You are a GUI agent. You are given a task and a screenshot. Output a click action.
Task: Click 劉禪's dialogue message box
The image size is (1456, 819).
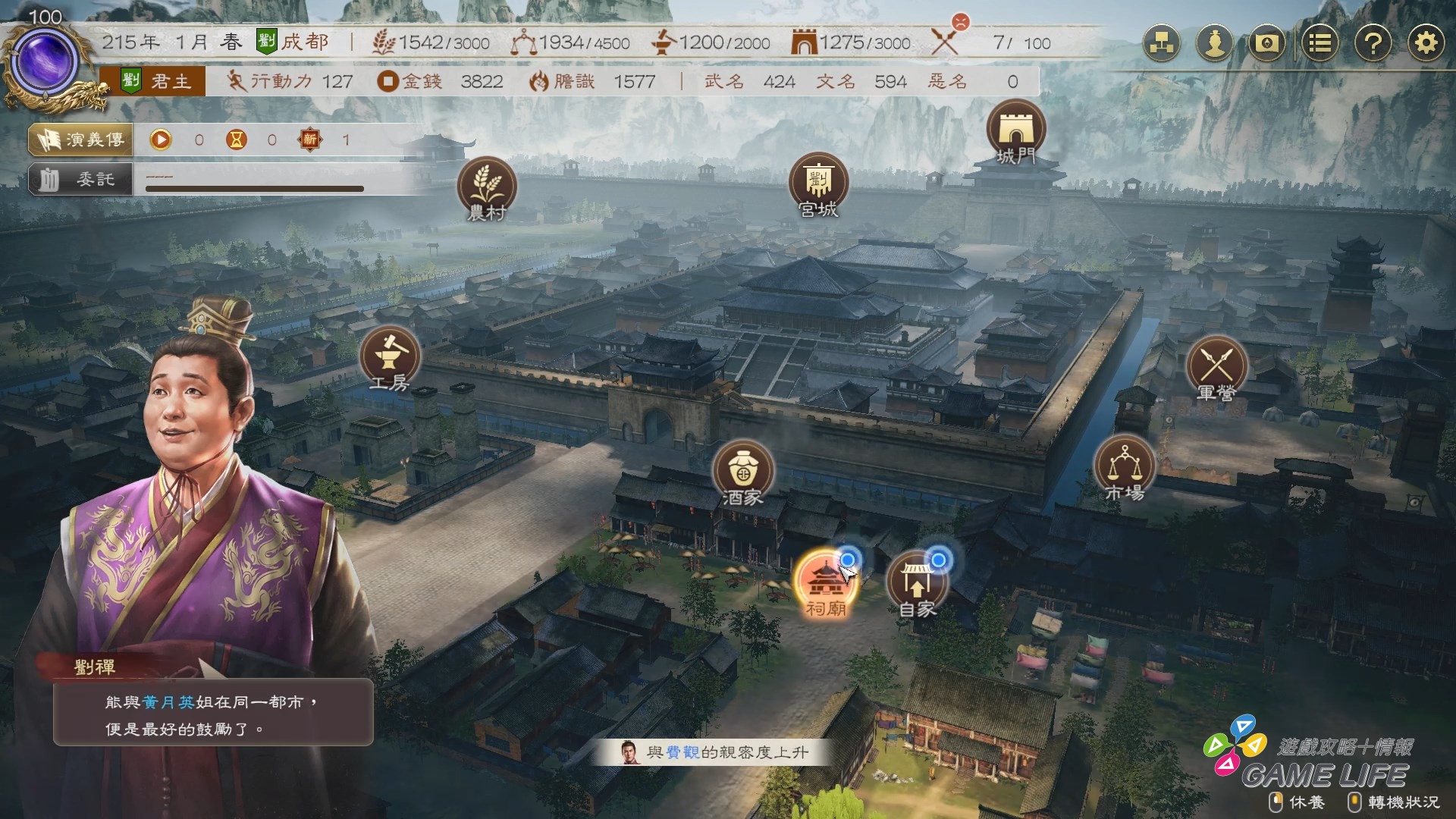(213, 714)
